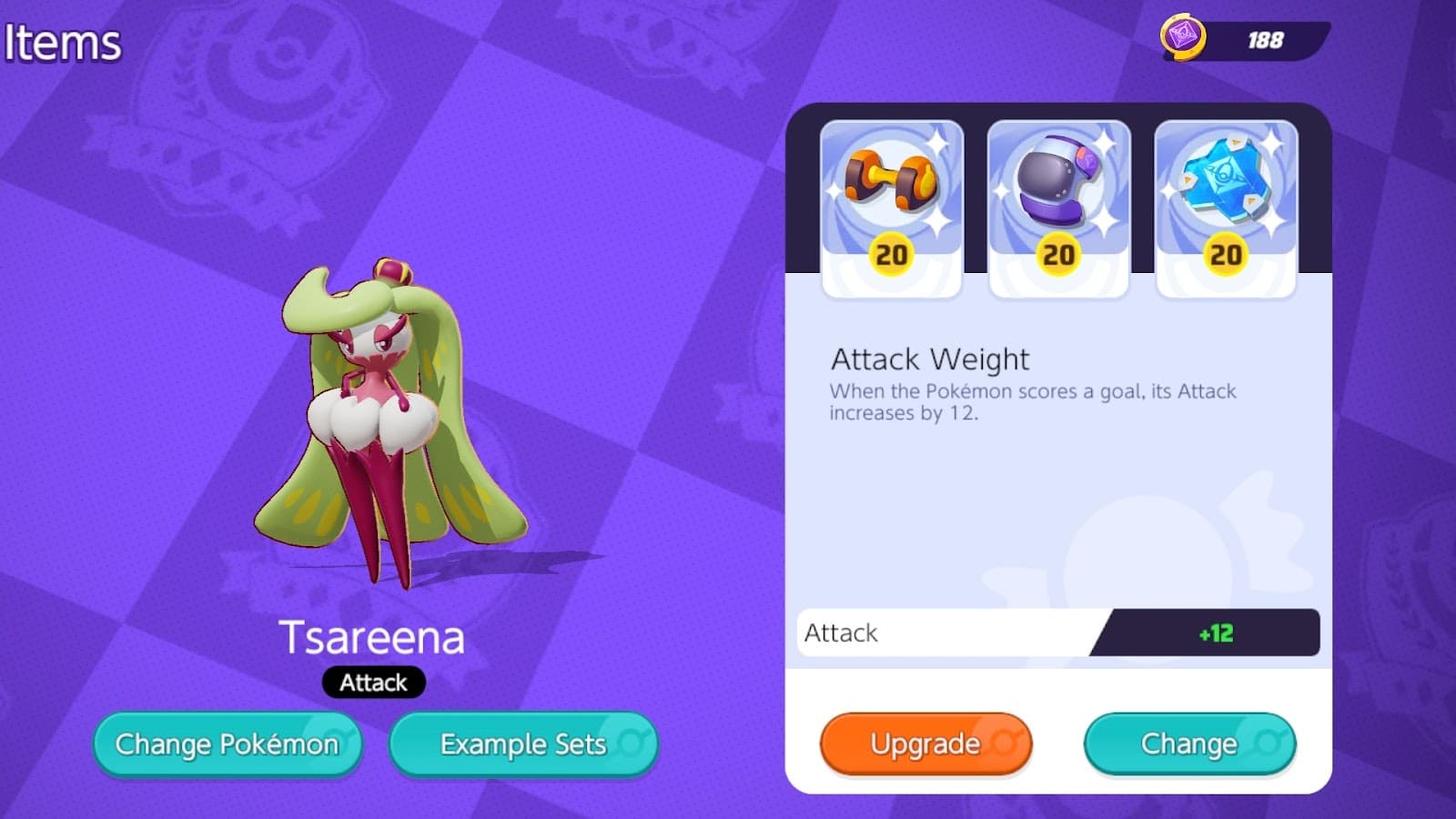Open the Change Pokémon menu
1456x819 pixels.
click(227, 744)
